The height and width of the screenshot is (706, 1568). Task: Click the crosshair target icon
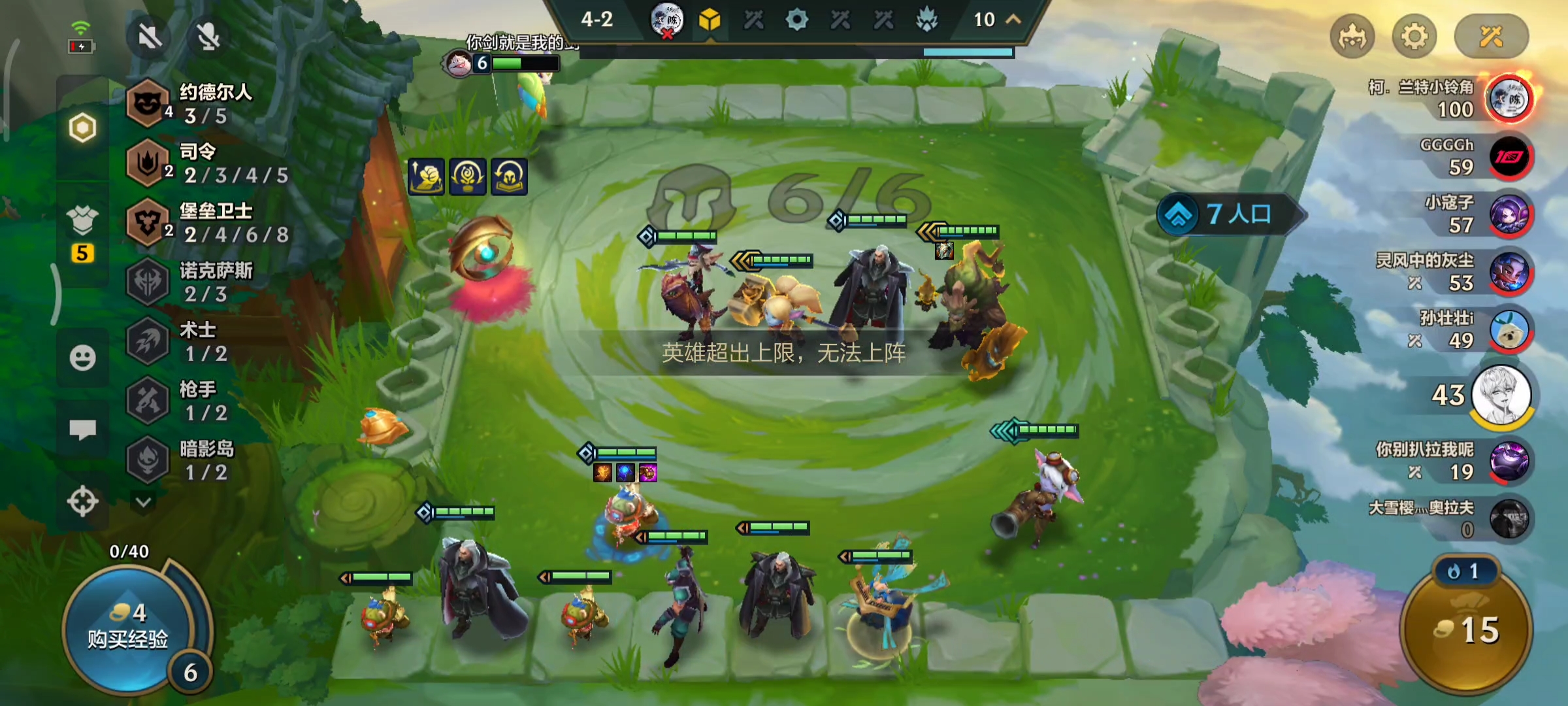[82, 502]
